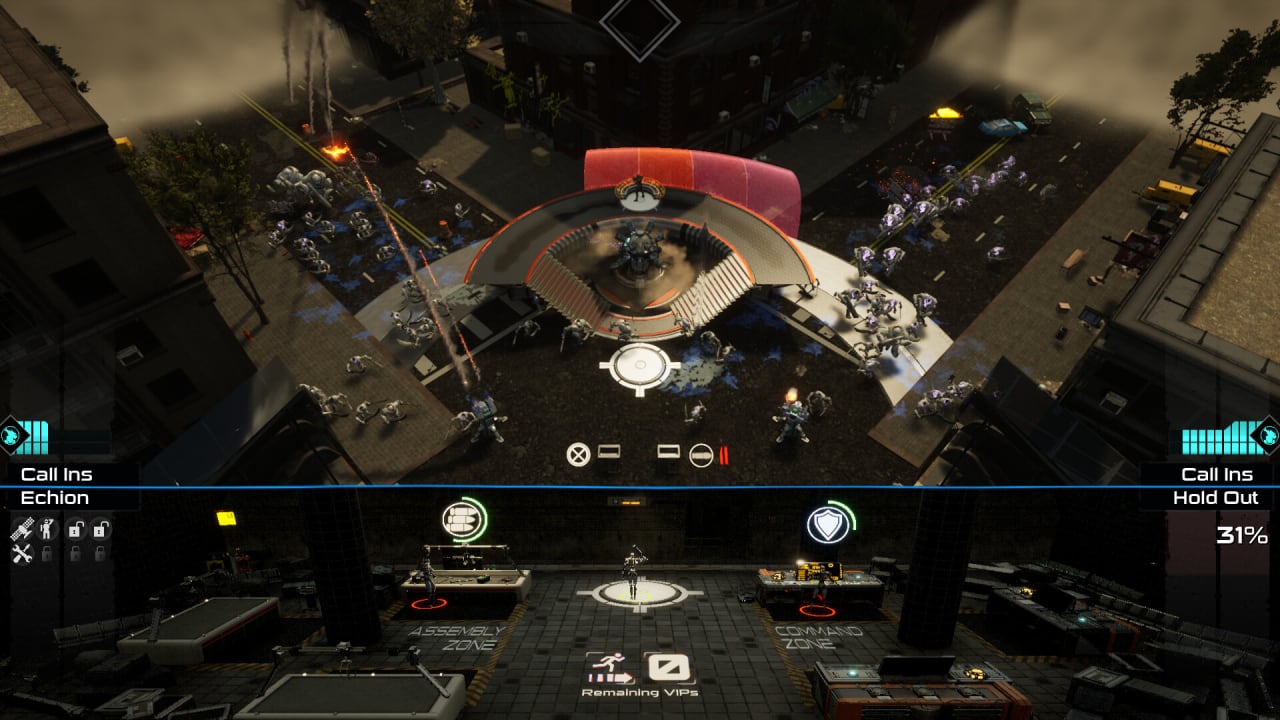The image size is (1280, 720).
Task: Click the running figure Remaining VIPs icon
Action: point(610,667)
